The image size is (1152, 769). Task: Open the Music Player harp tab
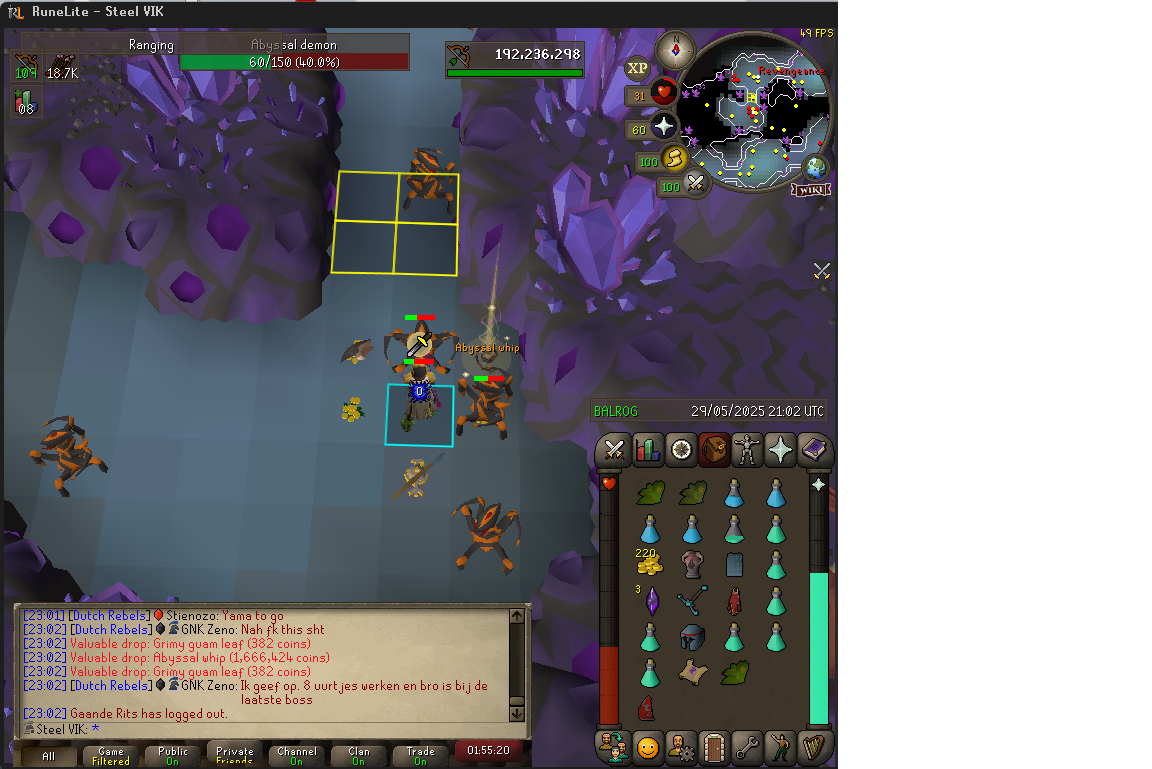[814, 747]
